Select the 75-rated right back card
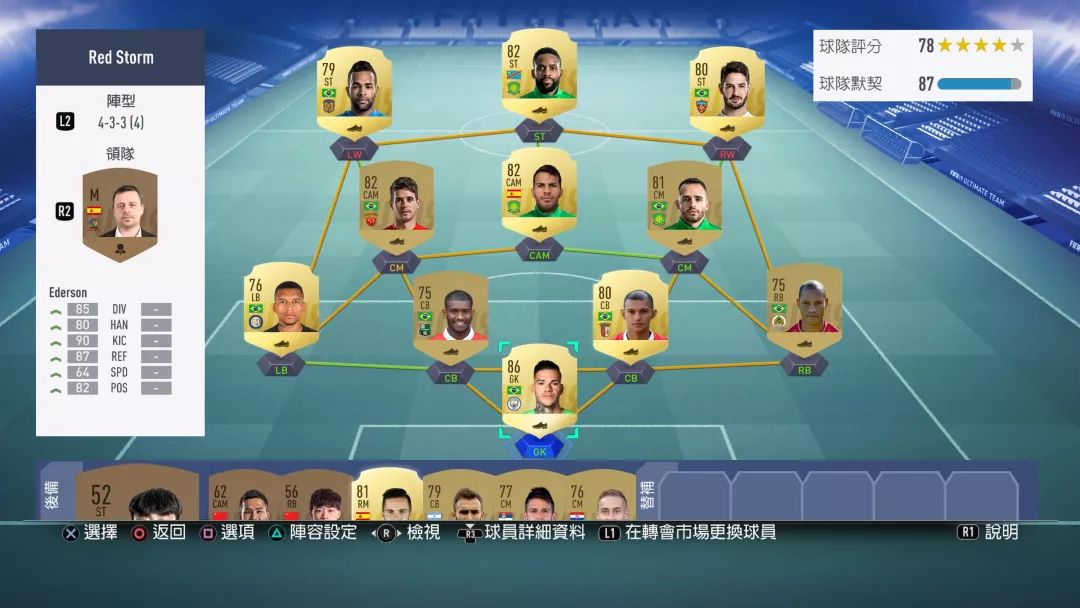 (x=804, y=304)
